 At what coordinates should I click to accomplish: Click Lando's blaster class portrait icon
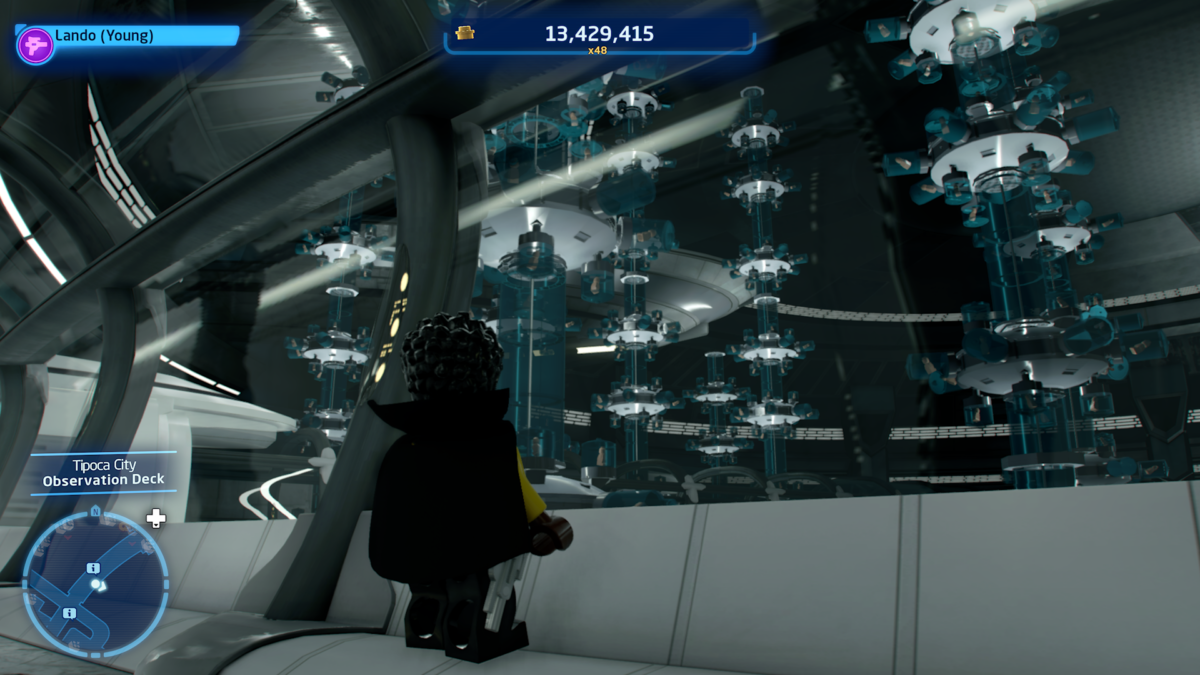35,46
